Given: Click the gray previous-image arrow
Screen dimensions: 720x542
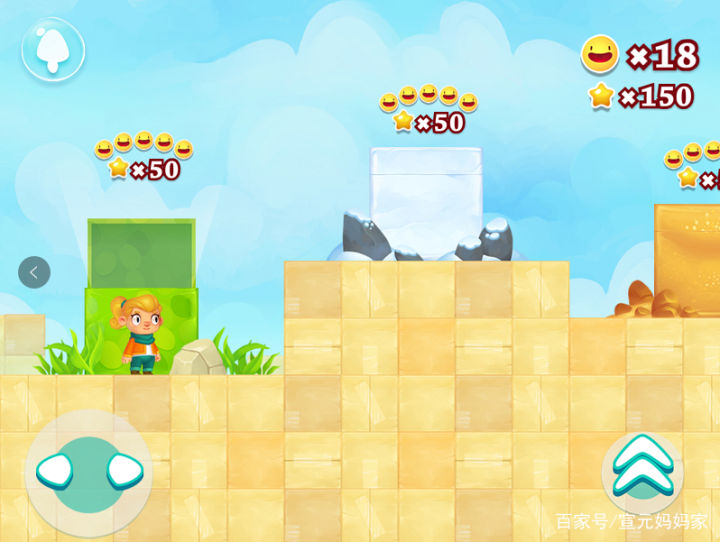Looking at the screenshot, I should click(34, 272).
